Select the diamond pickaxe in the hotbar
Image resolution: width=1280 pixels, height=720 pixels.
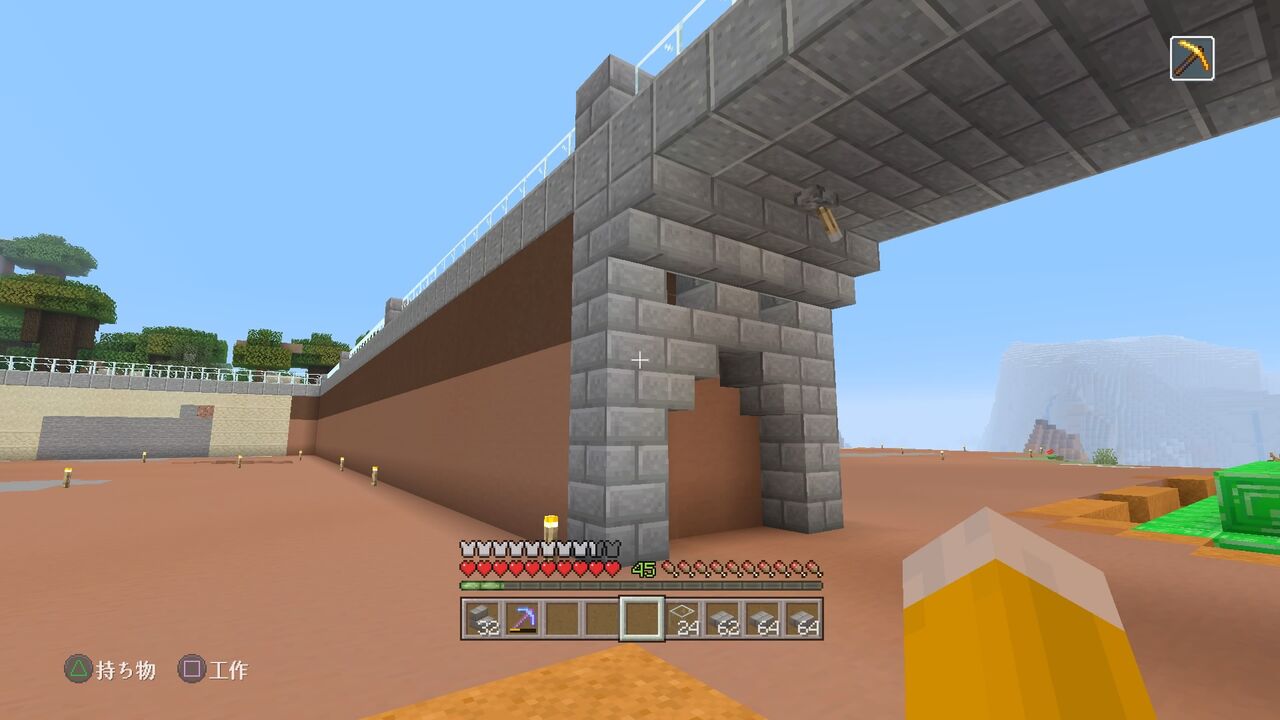tap(522, 620)
